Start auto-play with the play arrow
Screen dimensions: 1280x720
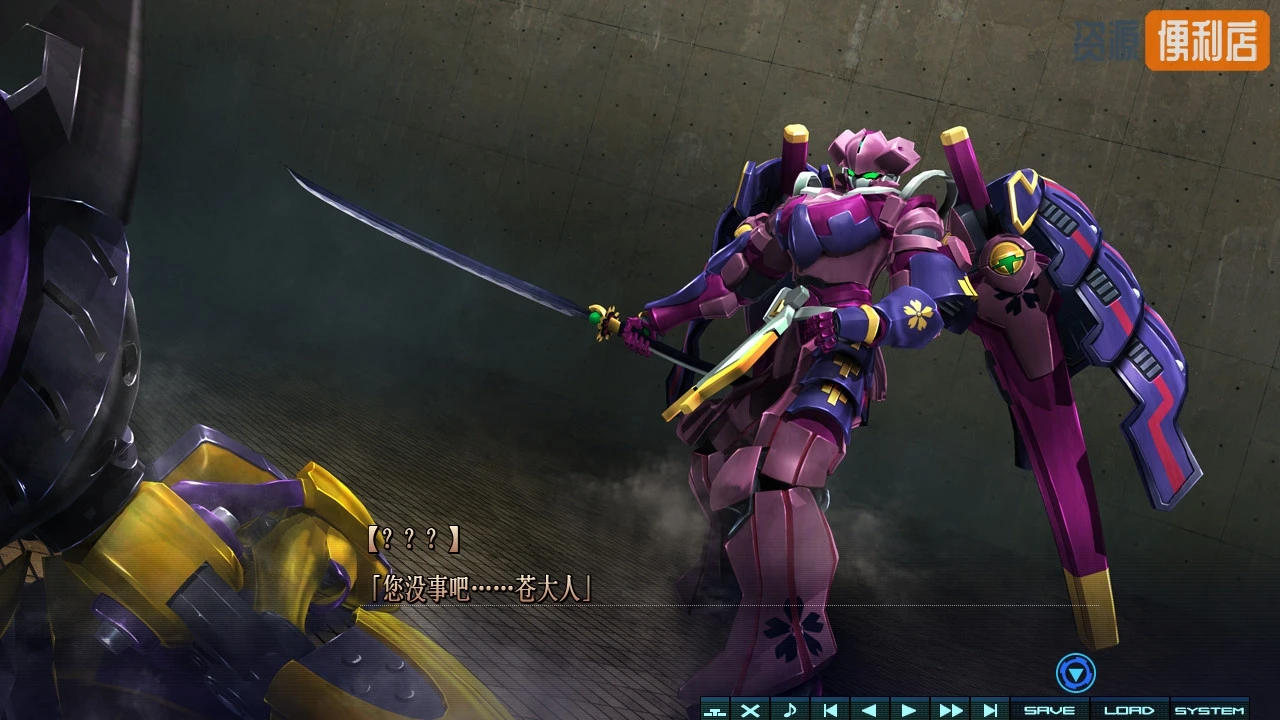coord(909,710)
